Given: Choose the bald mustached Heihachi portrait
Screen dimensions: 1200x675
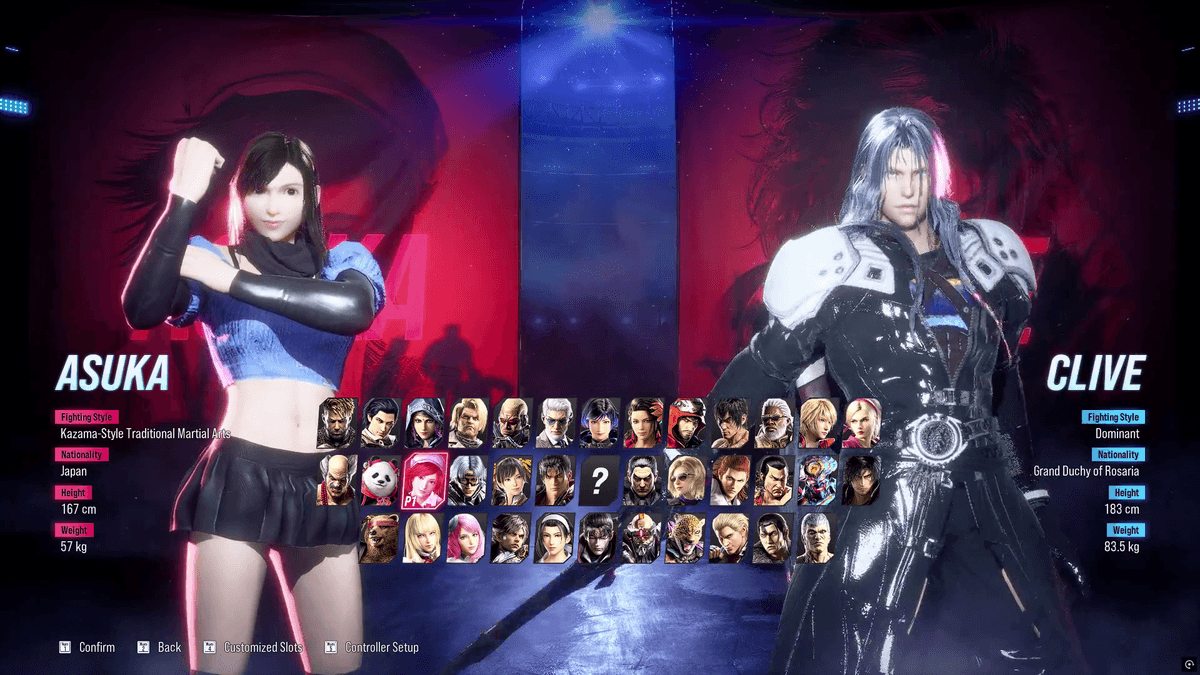Looking at the screenshot, I should point(337,481).
